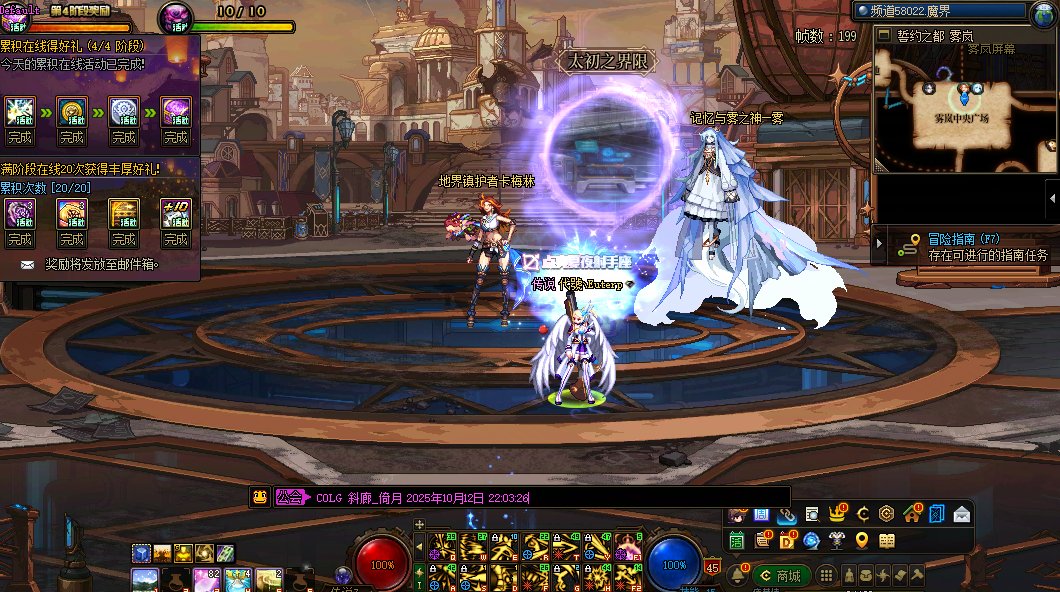
Task: Open the green calendar activity icon
Action: (737, 541)
